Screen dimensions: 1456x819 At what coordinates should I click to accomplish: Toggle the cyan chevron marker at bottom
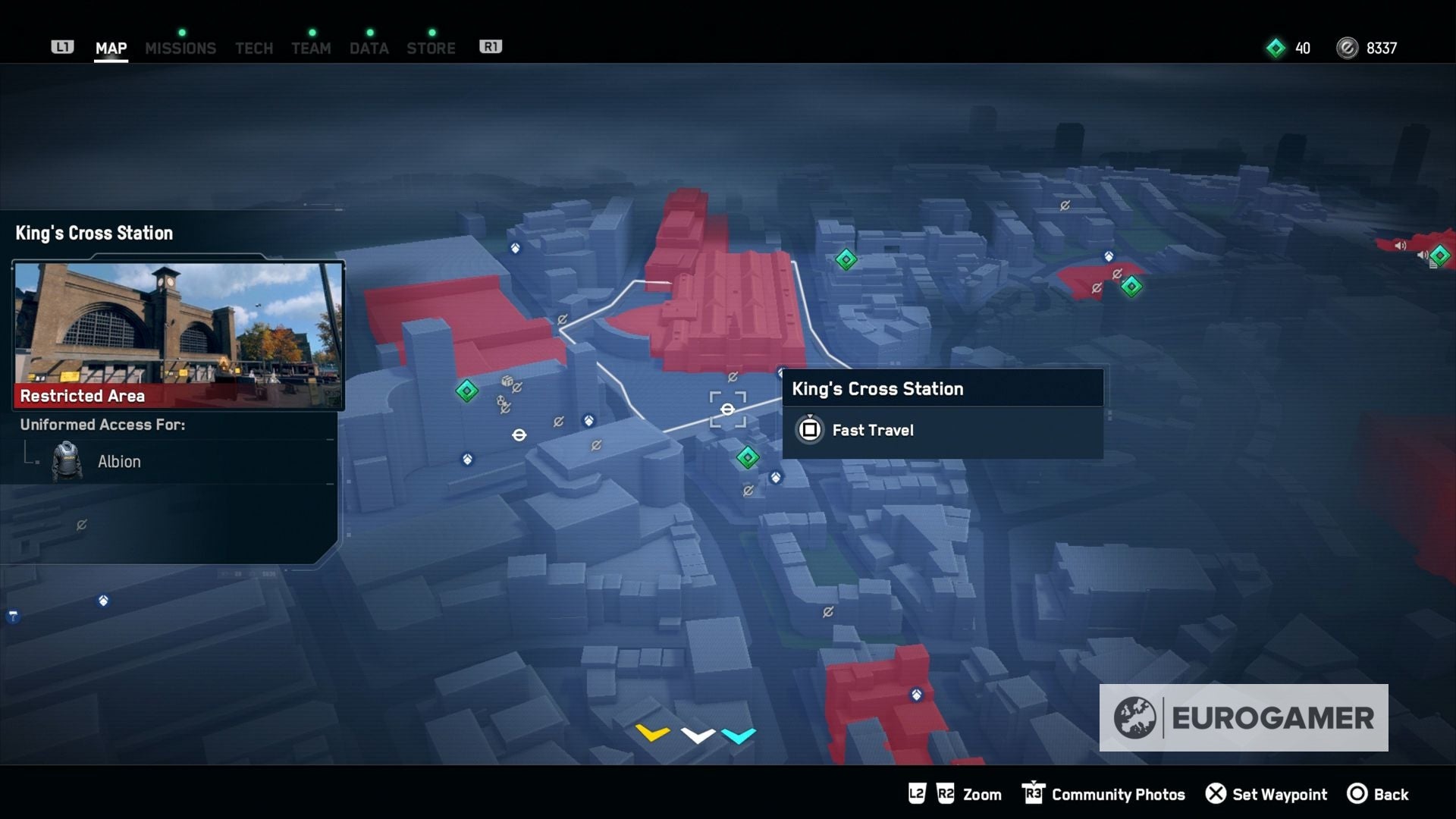(739, 735)
